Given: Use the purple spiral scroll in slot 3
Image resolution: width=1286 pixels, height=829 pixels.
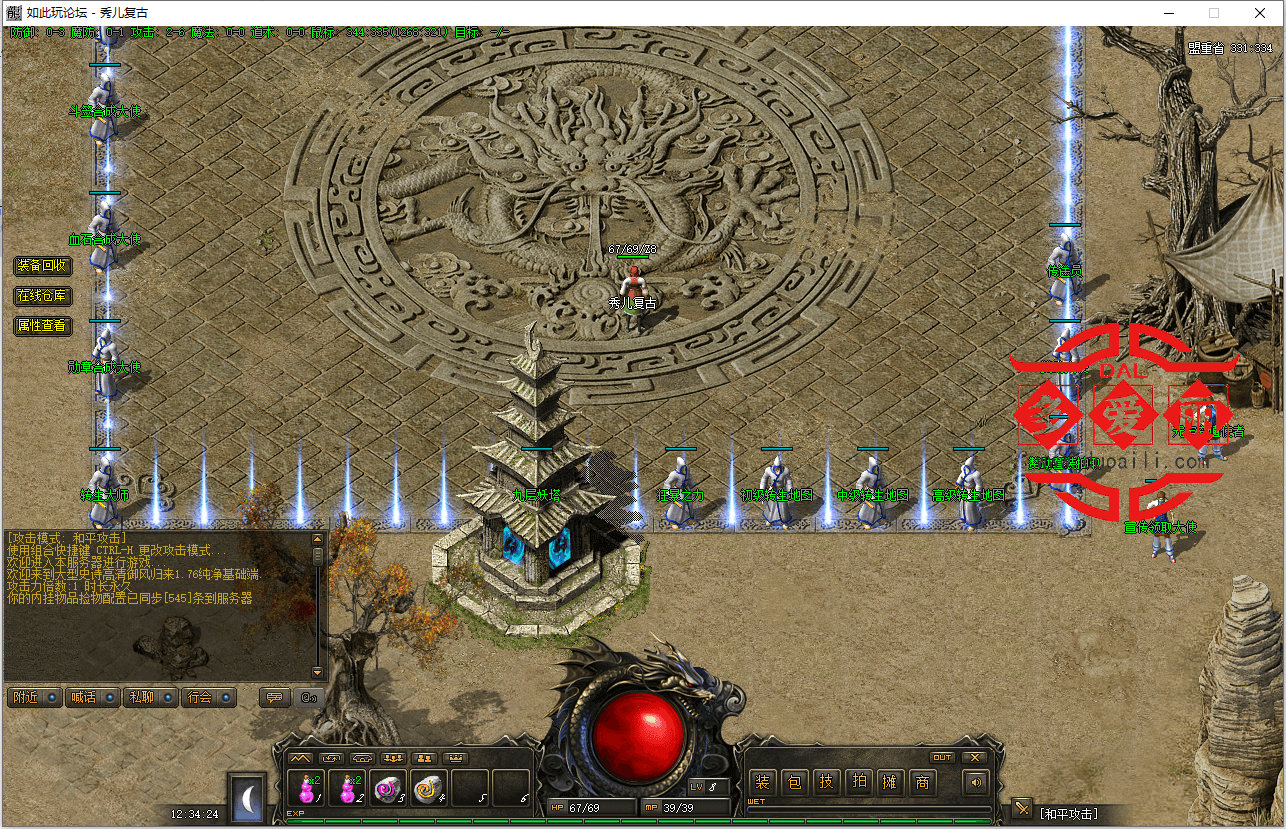Looking at the screenshot, I should coord(388,788).
